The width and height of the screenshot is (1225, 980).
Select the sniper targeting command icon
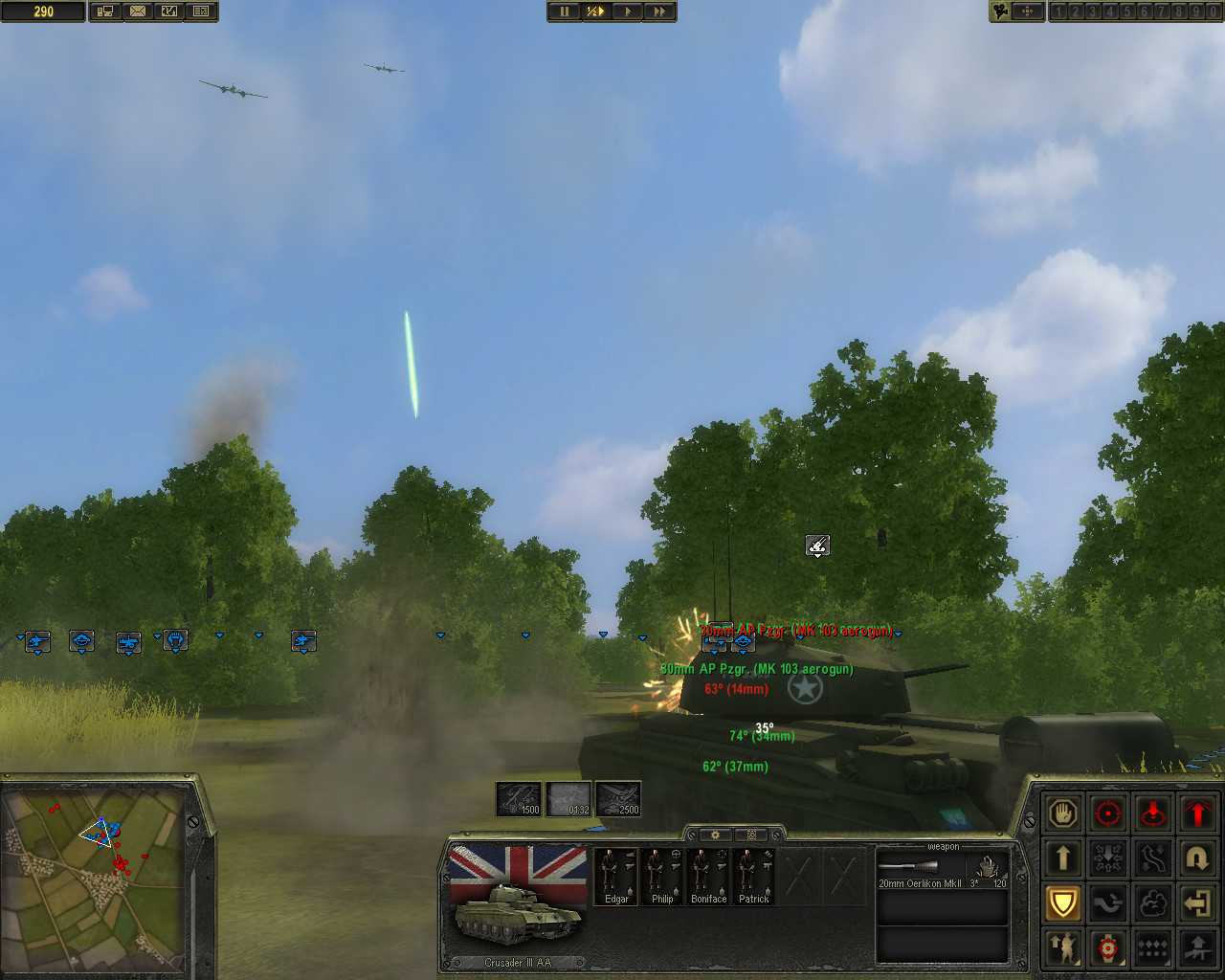[1108, 947]
